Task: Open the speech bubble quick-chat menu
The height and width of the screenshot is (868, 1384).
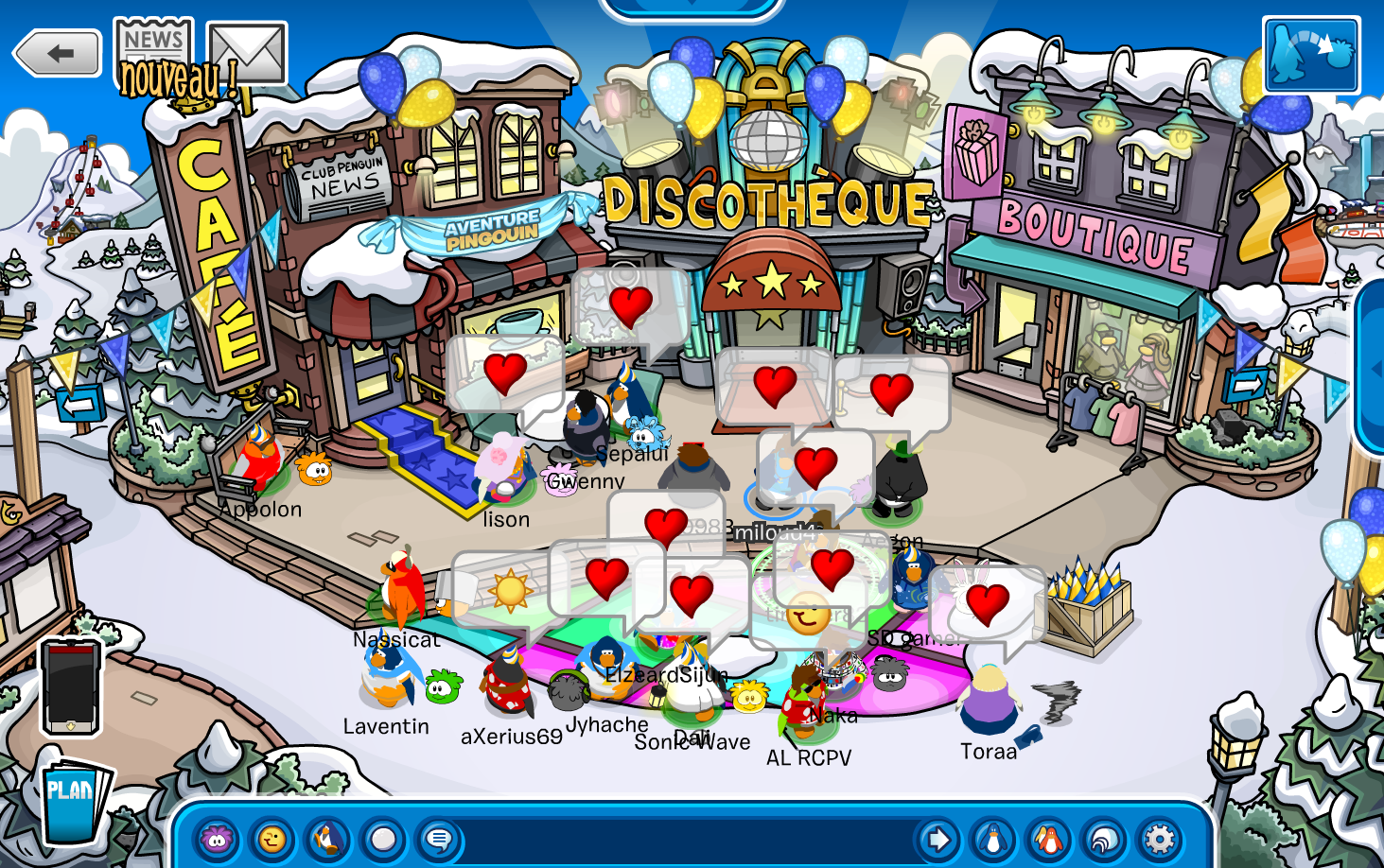Action: pyautogui.click(x=439, y=839)
